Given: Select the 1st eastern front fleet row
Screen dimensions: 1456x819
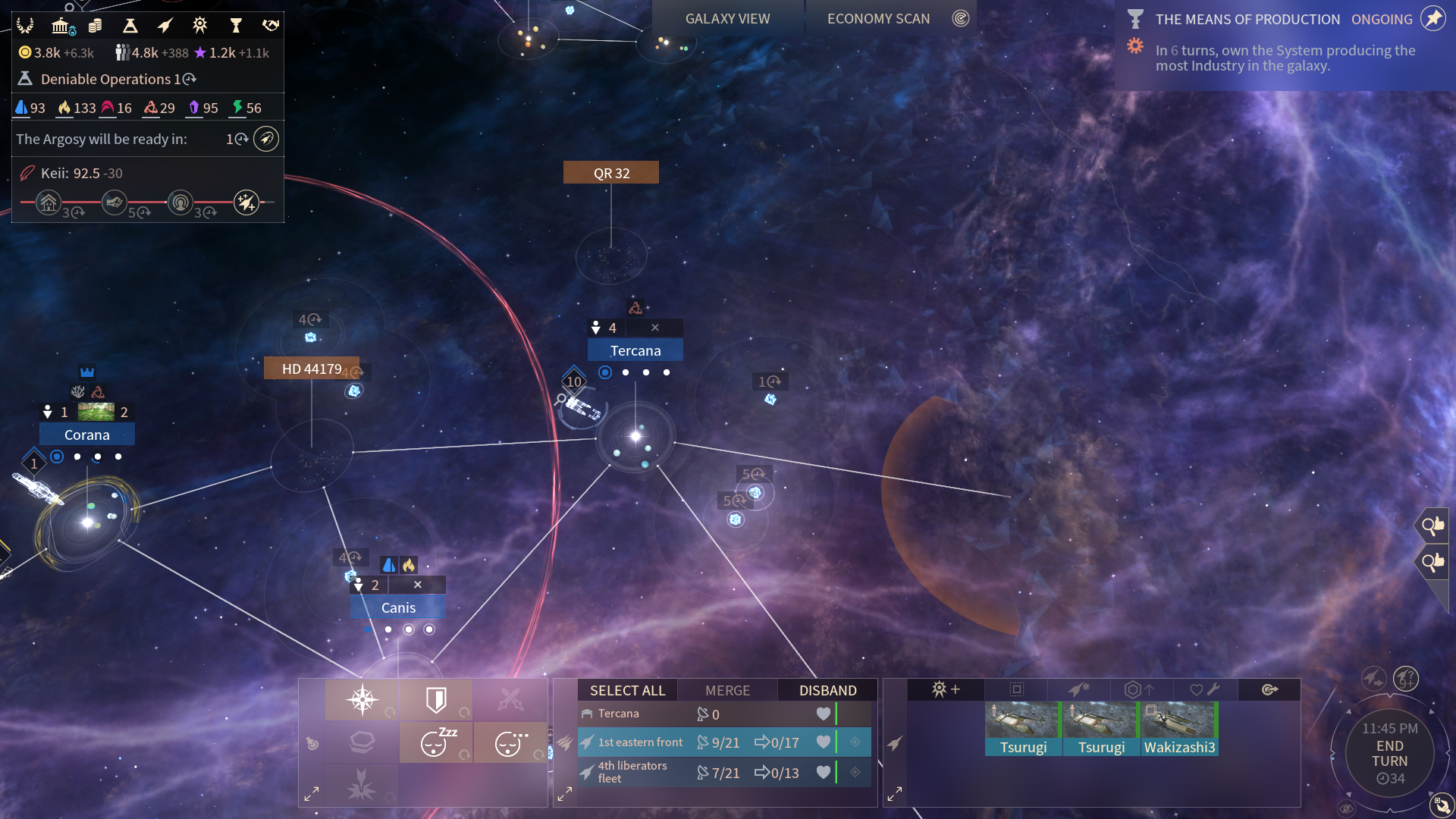Looking at the screenshot, I should pos(640,742).
